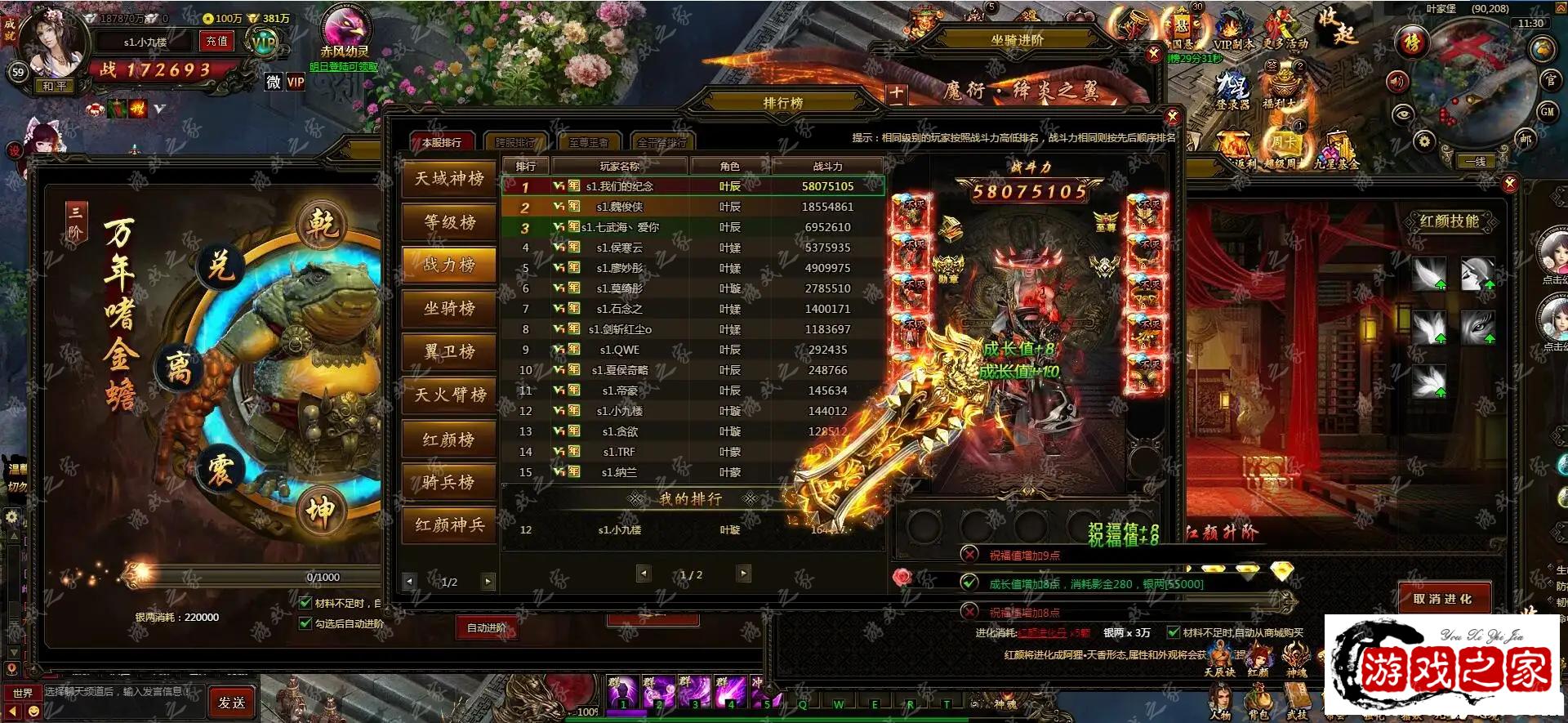Open the 充值 recharge button

pos(217,42)
